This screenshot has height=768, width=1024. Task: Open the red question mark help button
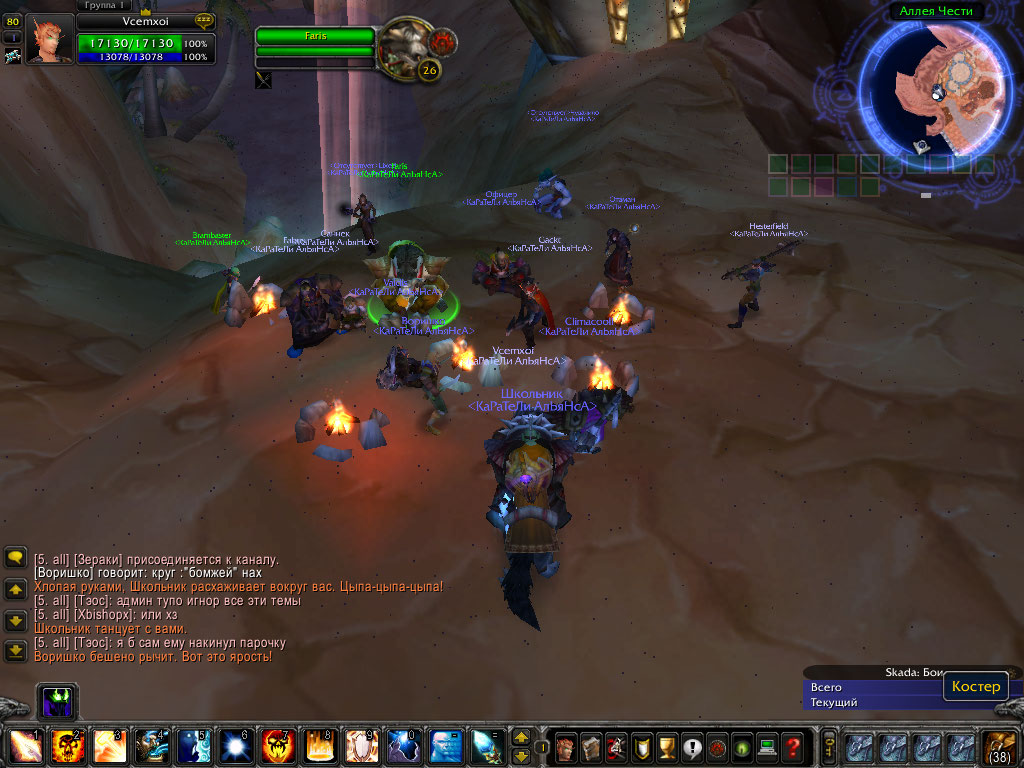point(791,746)
